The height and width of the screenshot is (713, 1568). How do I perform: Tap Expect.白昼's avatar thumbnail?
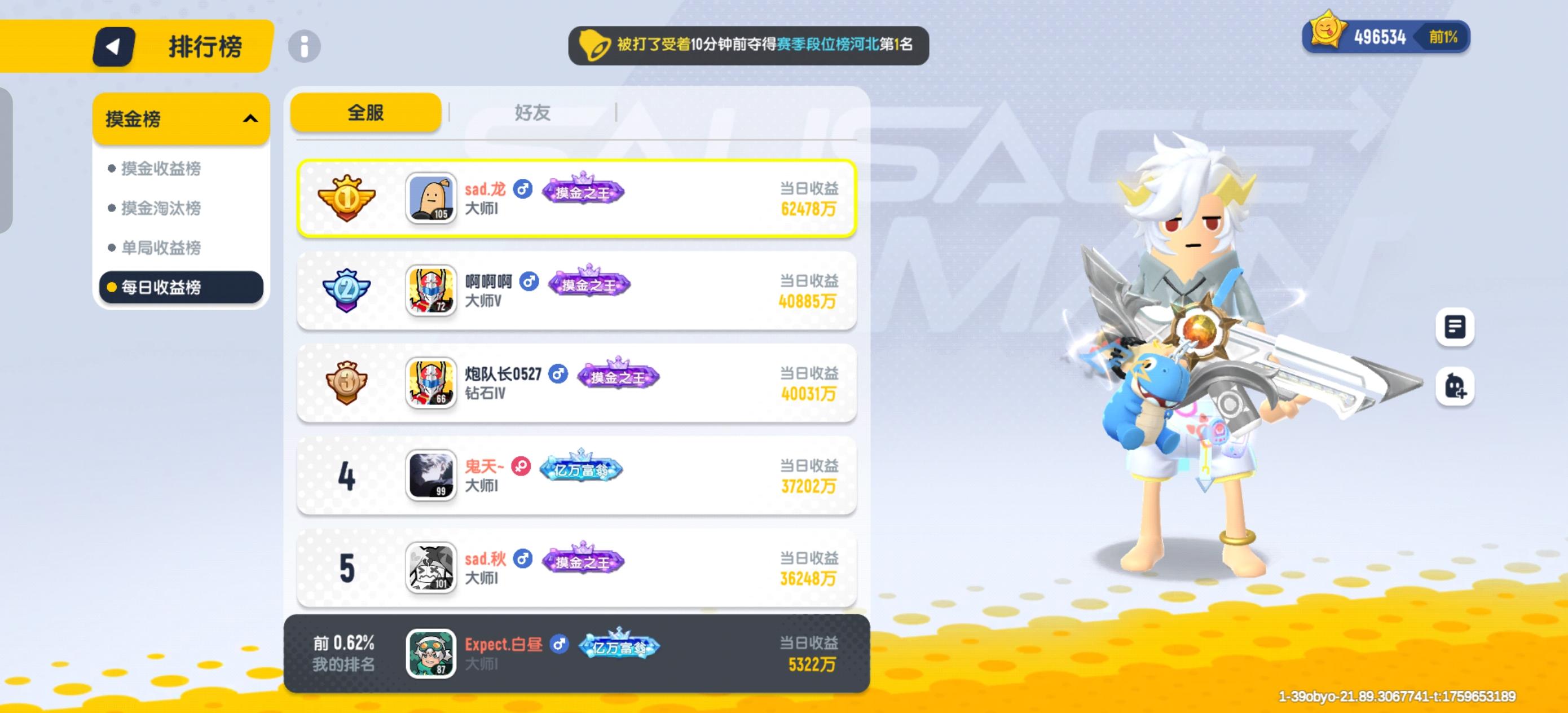(430, 655)
